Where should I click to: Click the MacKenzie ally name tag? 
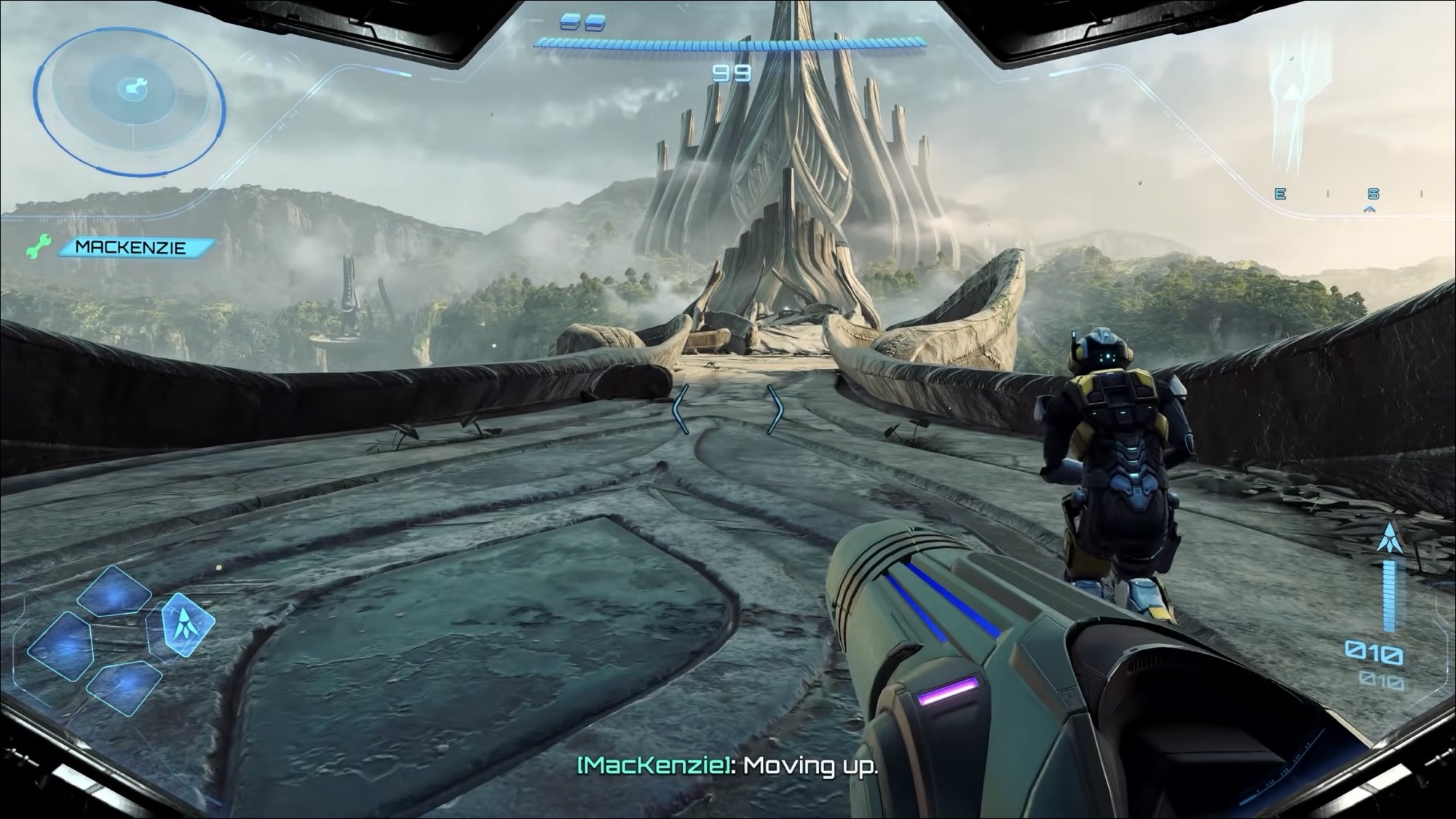click(x=131, y=248)
